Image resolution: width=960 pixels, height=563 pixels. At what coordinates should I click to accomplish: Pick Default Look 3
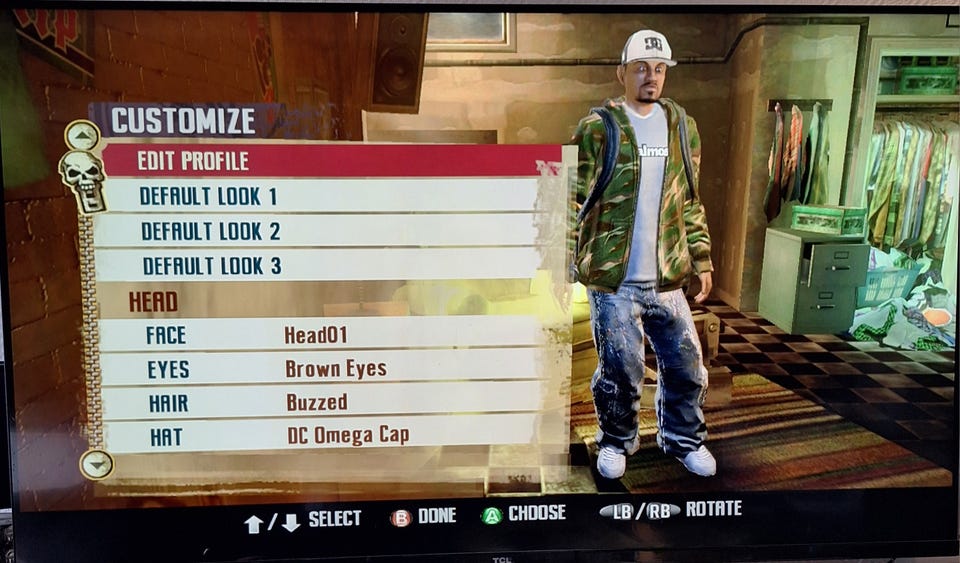[320, 266]
